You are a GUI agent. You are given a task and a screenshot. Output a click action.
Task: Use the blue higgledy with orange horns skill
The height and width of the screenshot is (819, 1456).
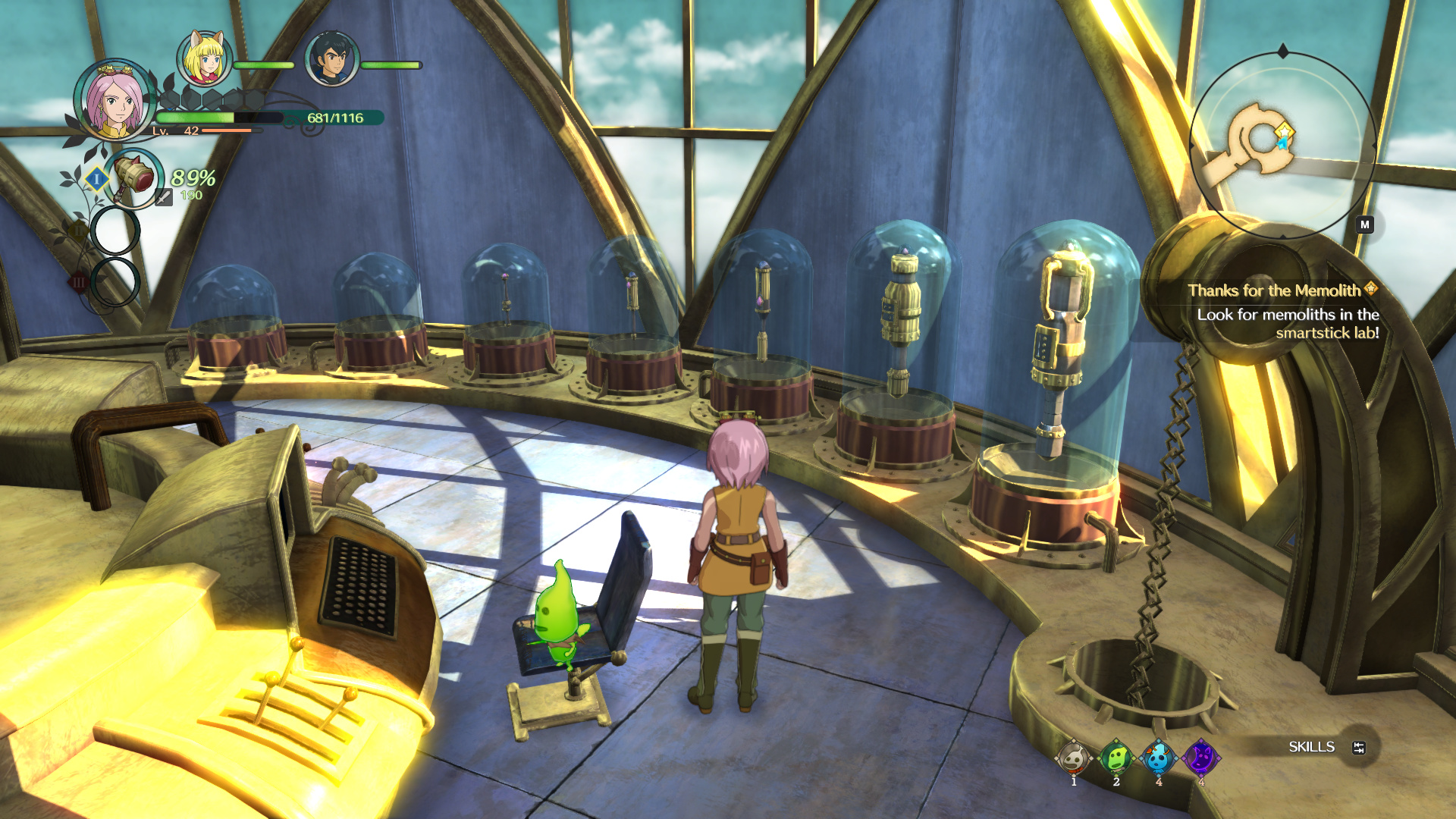[1159, 758]
